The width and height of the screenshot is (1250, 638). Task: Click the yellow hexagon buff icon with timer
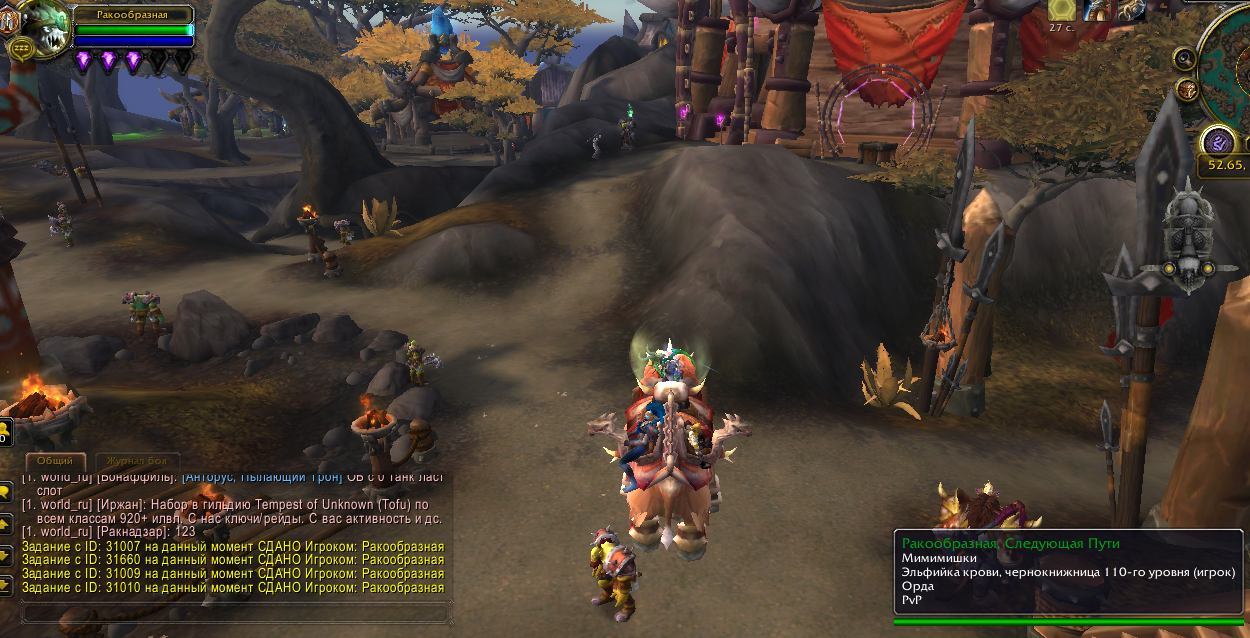[x=1062, y=9]
